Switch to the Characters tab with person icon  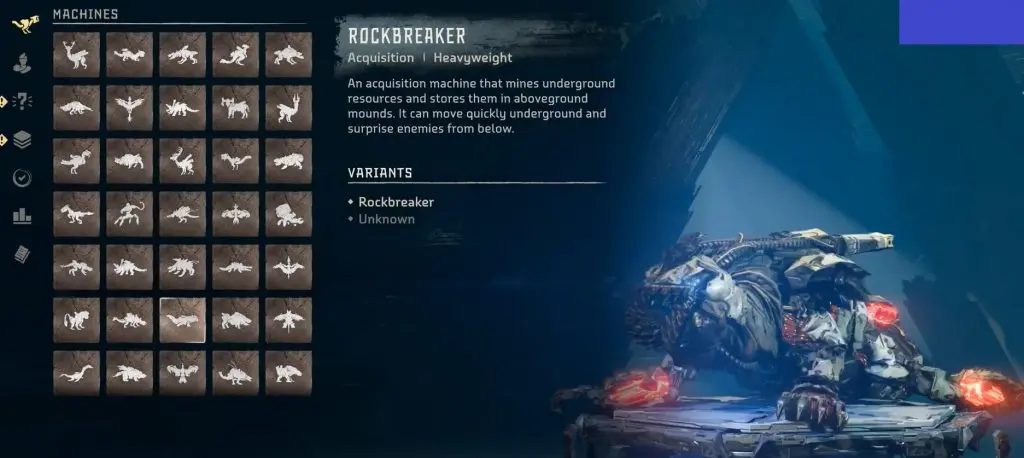[x=22, y=62]
